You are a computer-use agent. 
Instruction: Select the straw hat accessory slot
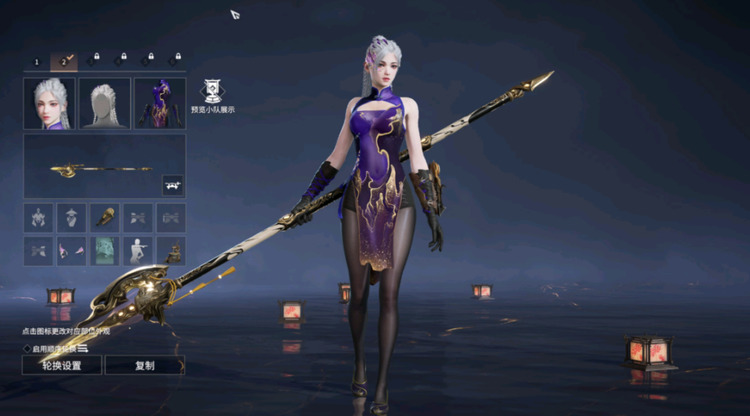point(71,218)
